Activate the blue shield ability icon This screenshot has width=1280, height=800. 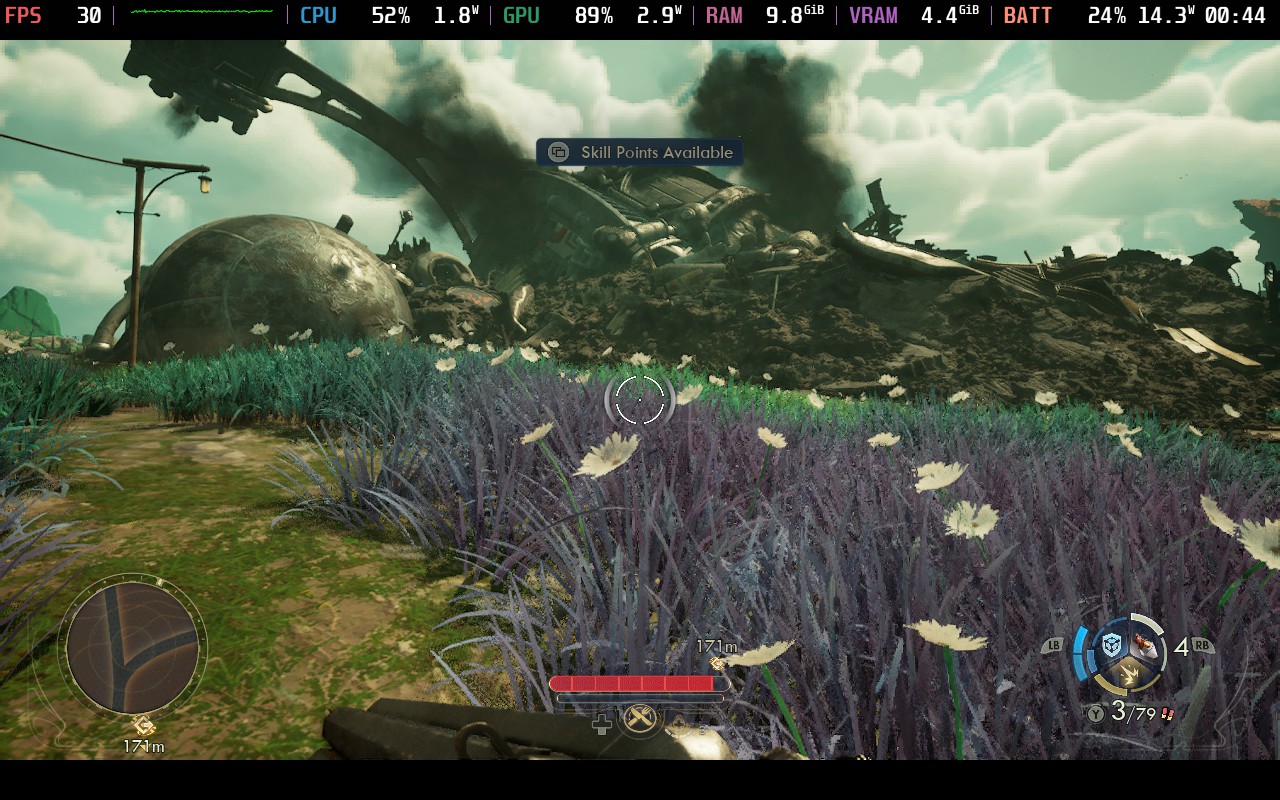1110,646
